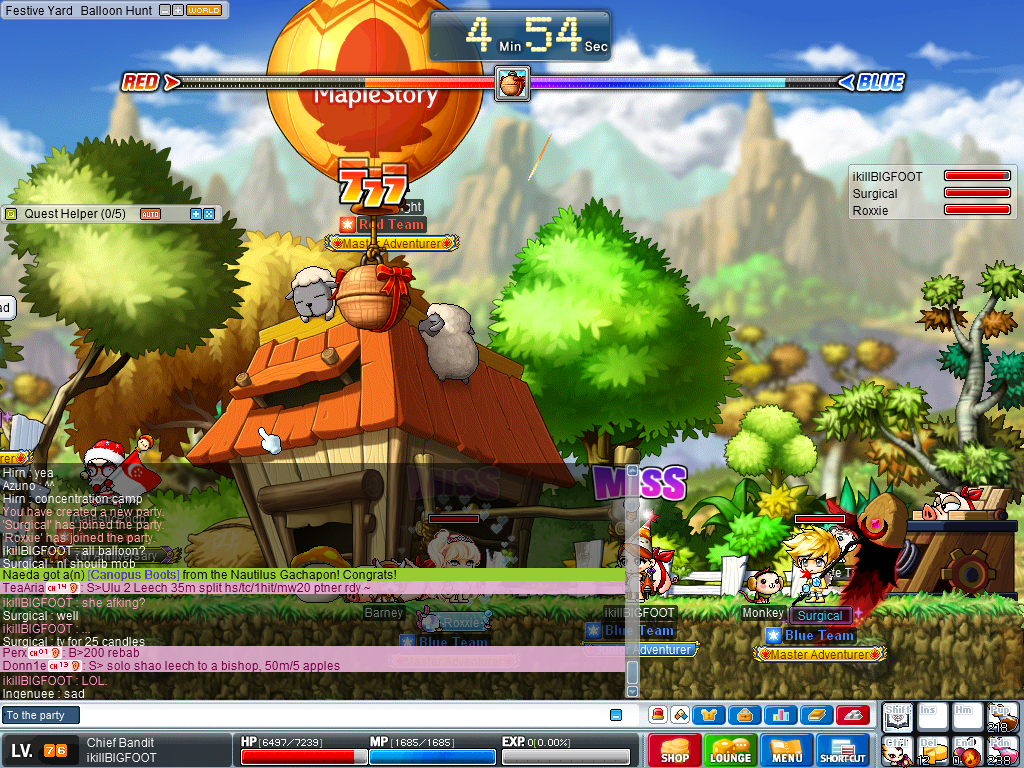This screenshot has height=768, width=1024.
Task: Open the Cash Shop
Action: (675, 751)
